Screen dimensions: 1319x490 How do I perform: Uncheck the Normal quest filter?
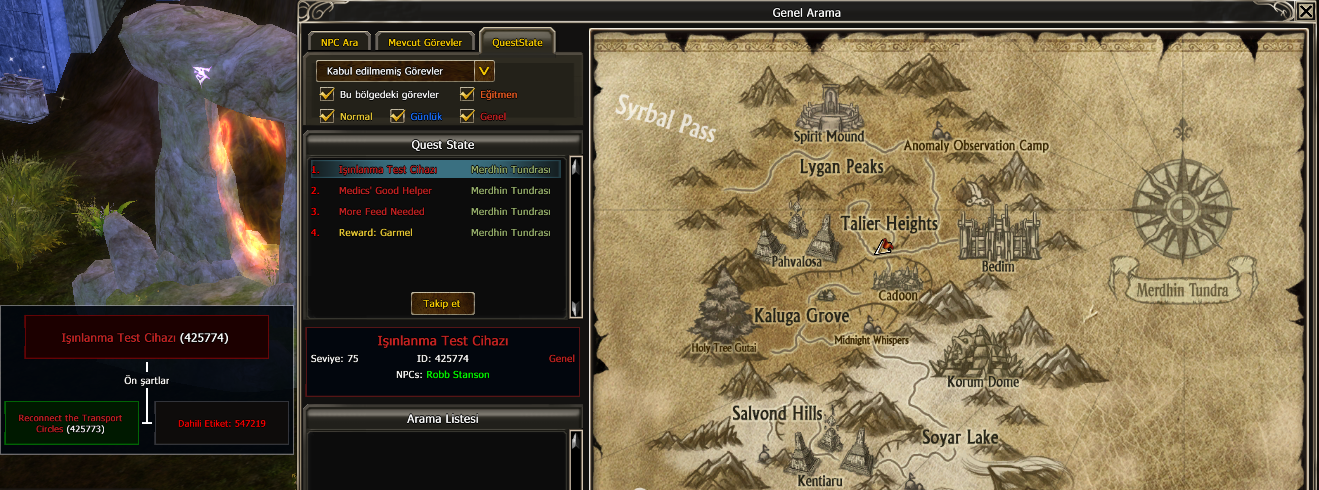327,116
